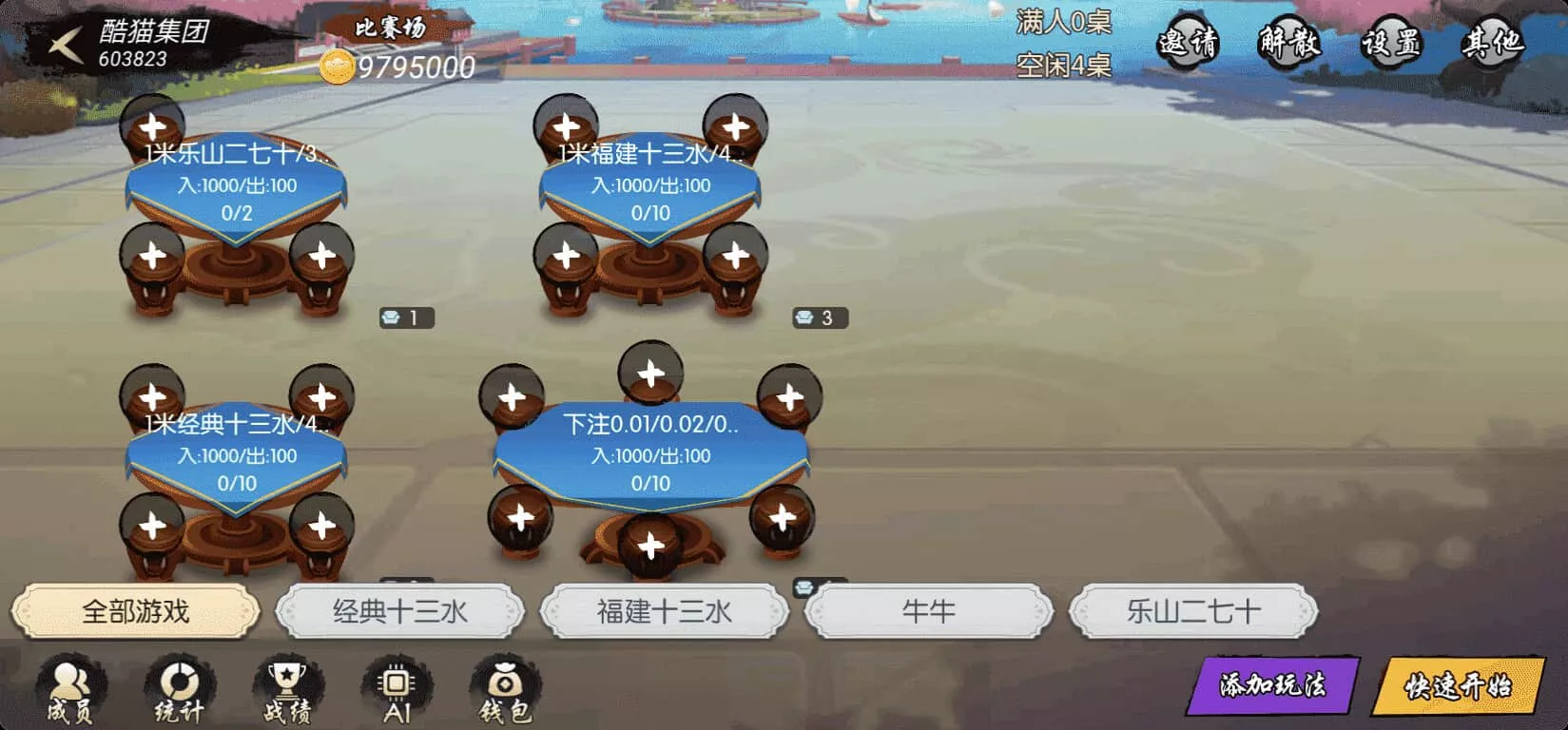Image resolution: width=1568 pixels, height=730 pixels.
Task: Click the AI assistant icon
Action: click(397, 689)
